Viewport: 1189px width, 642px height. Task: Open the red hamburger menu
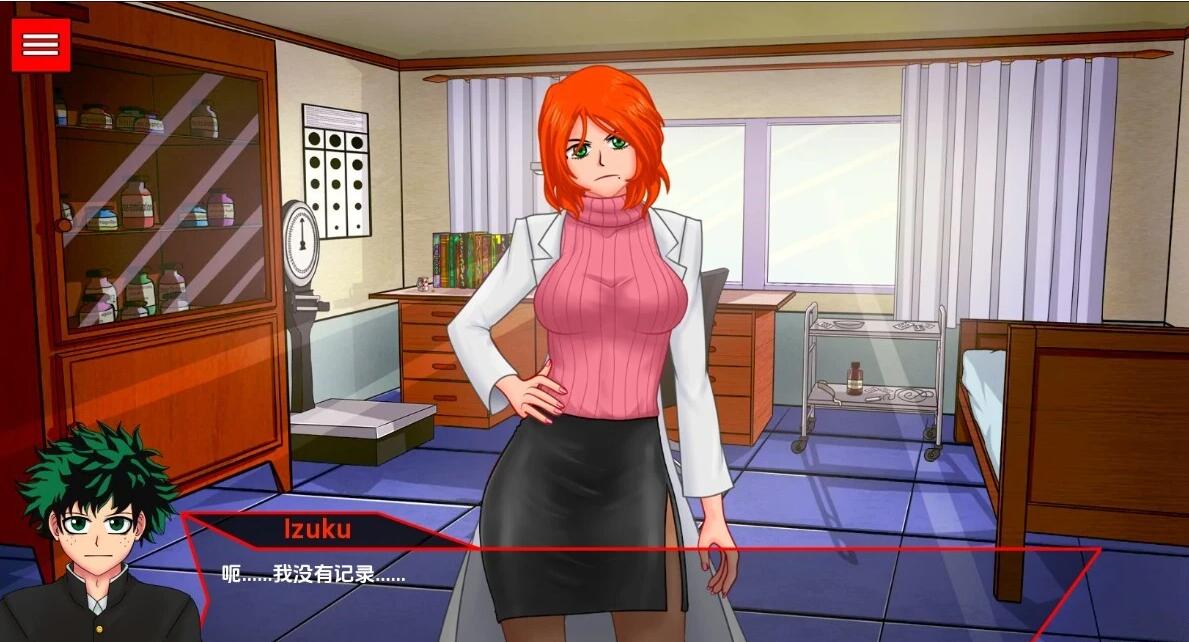pos(41,45)
